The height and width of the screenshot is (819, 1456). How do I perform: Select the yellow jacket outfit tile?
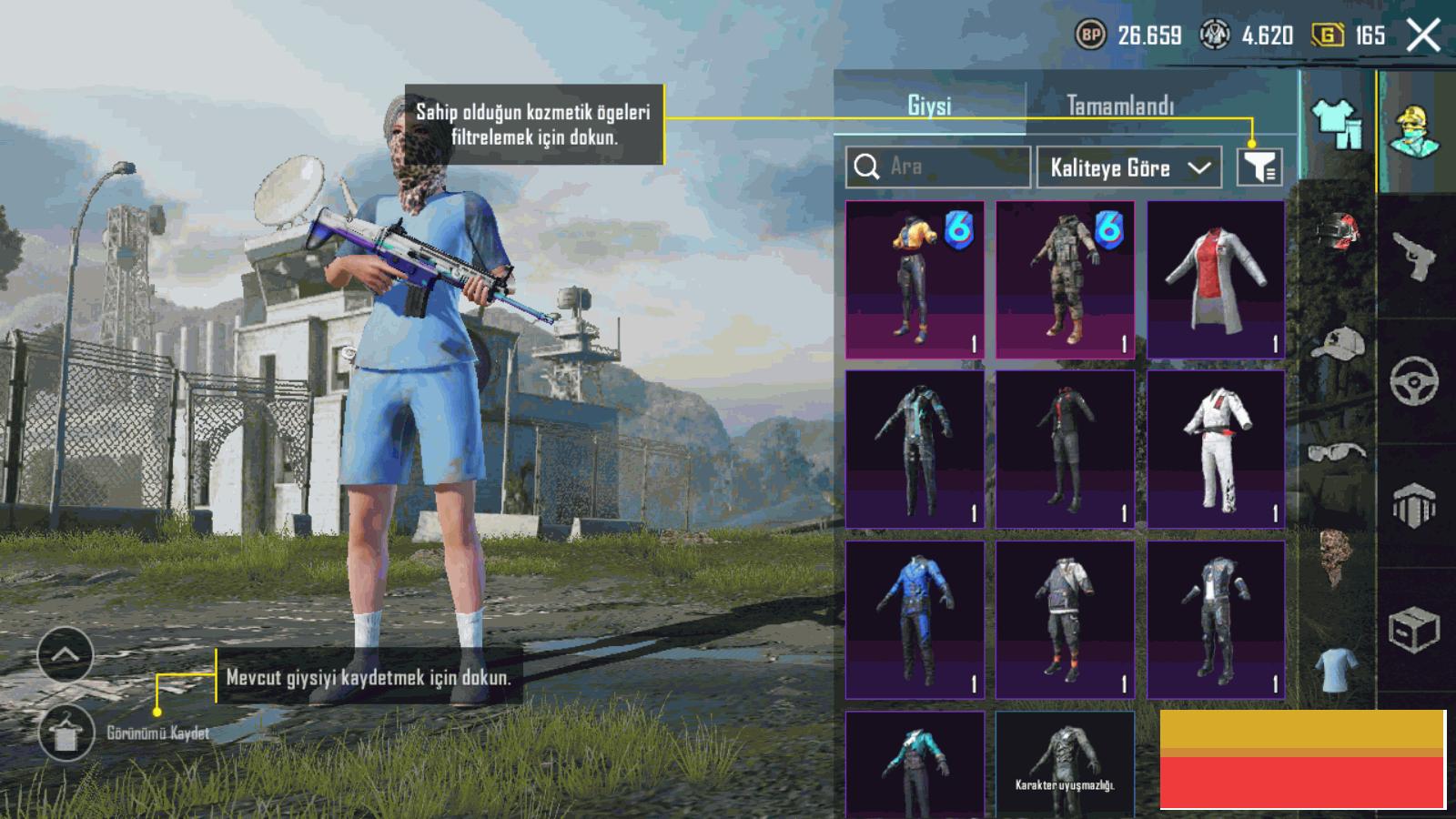pyautogui.click(x=915, y=279)
